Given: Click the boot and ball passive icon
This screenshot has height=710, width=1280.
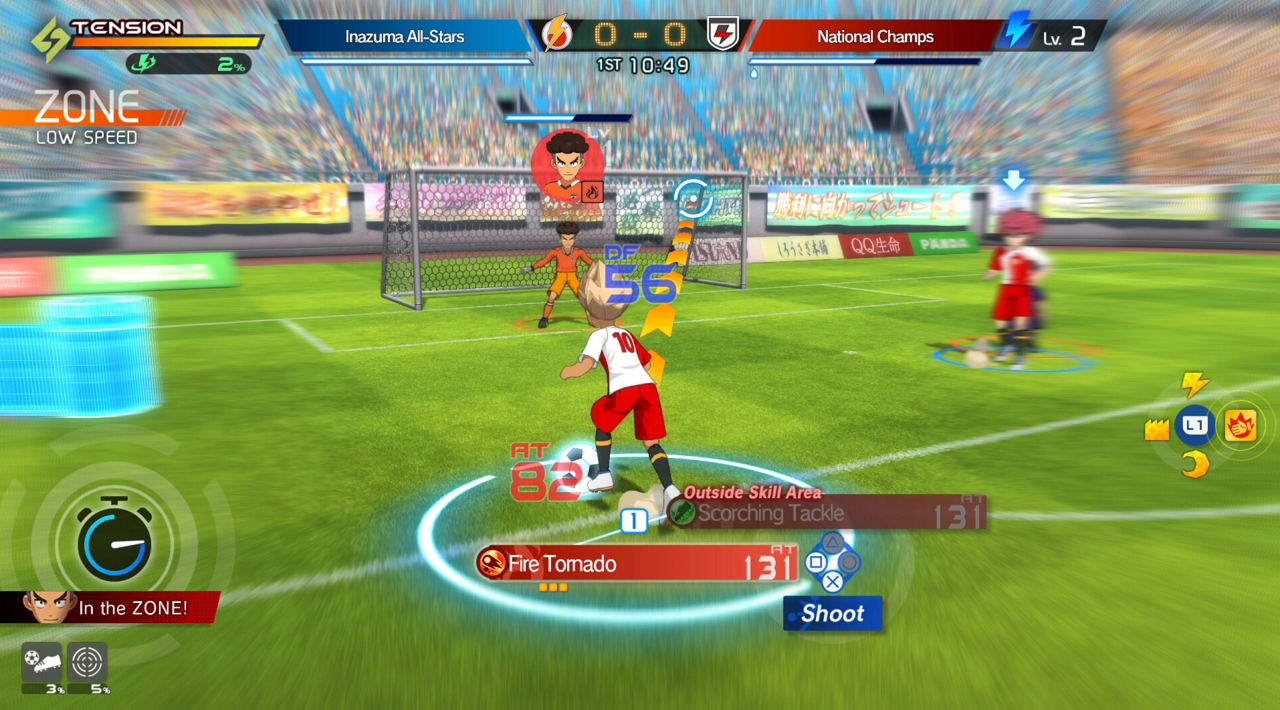Looking at the screenshot, I should click(41, 662).
